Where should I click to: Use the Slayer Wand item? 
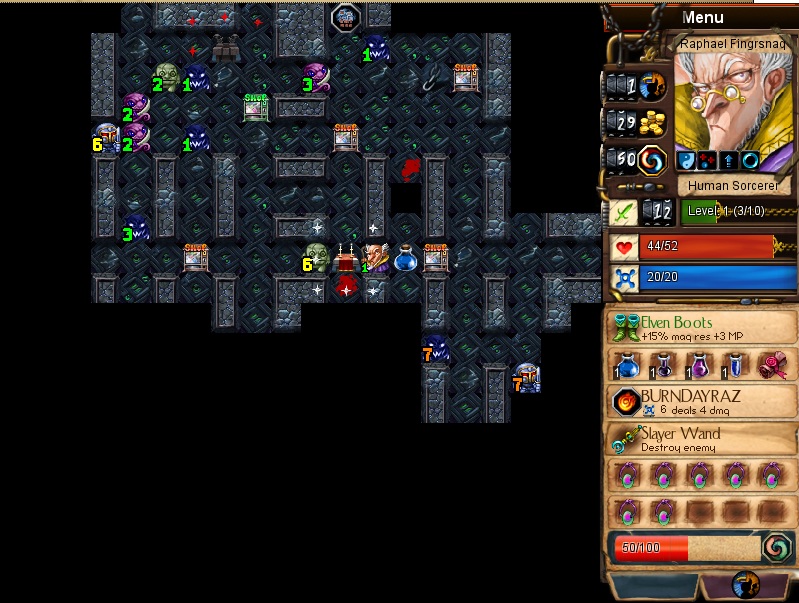pyautogui.click(x=702, y=439)
